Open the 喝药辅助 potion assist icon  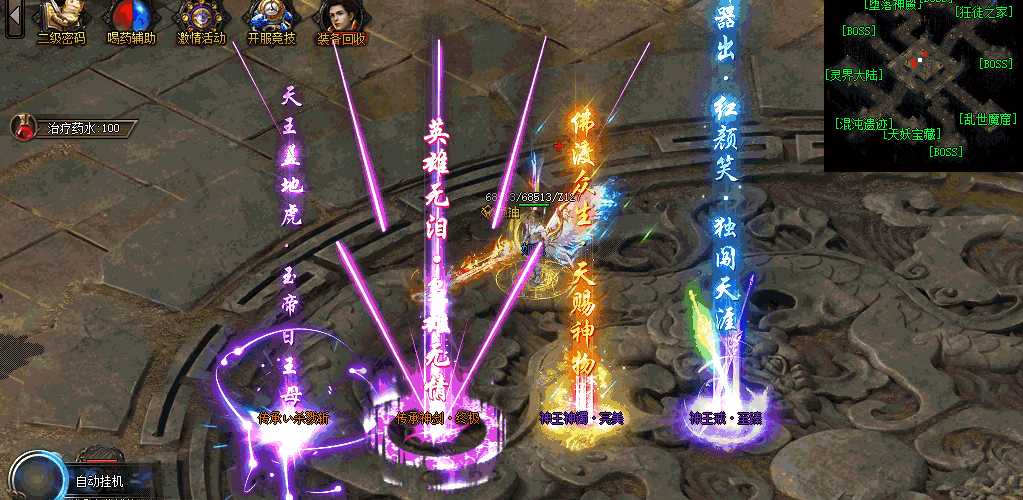pos(130,22)
